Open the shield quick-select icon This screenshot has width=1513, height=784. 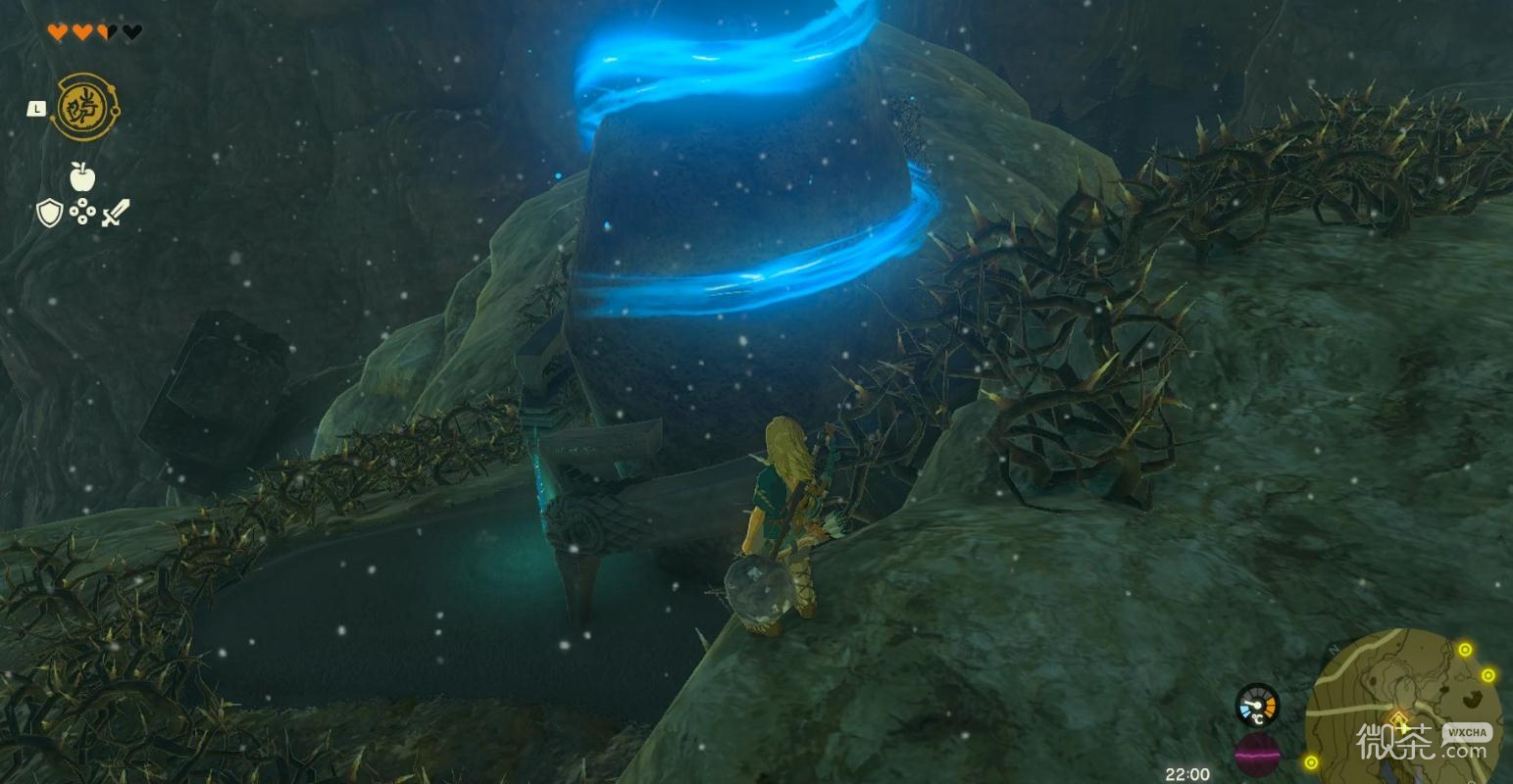(x=49, y=212)
